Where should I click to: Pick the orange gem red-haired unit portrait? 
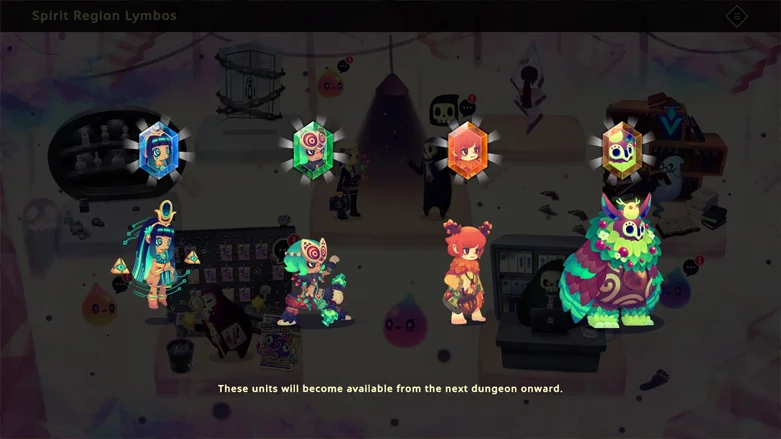467,151
